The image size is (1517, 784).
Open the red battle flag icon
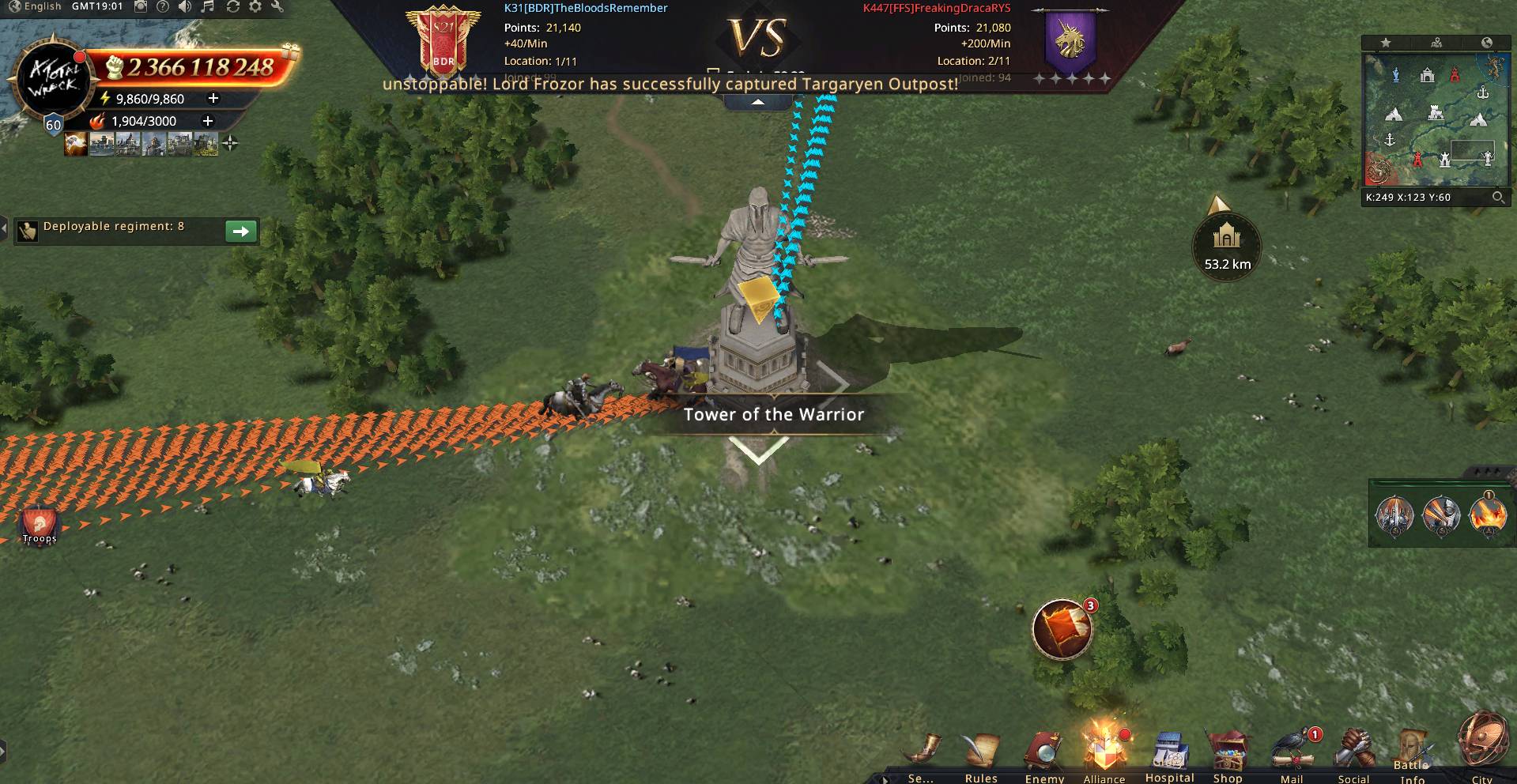pos(1062,630)
